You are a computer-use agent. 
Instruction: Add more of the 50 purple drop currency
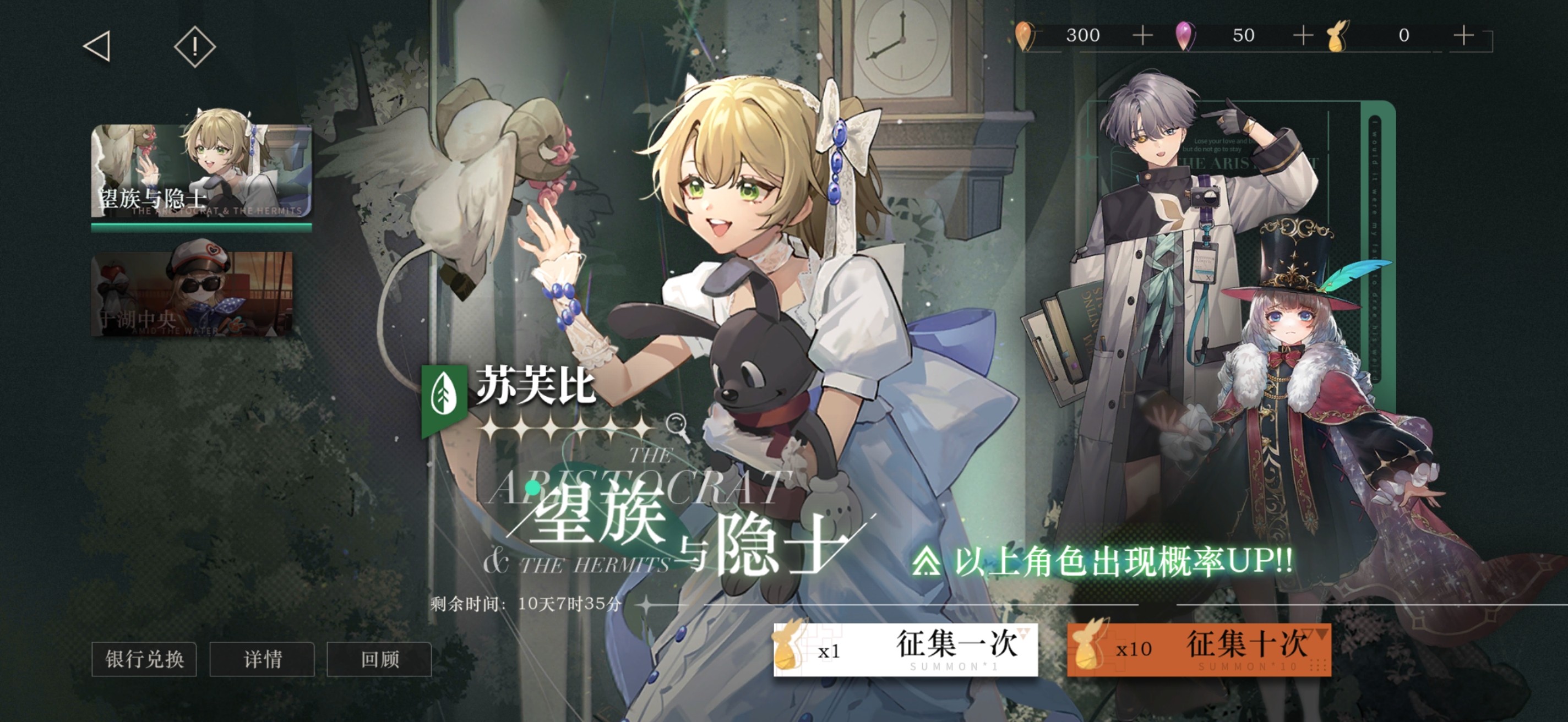pyautogui.click(x=1303, y=35)
